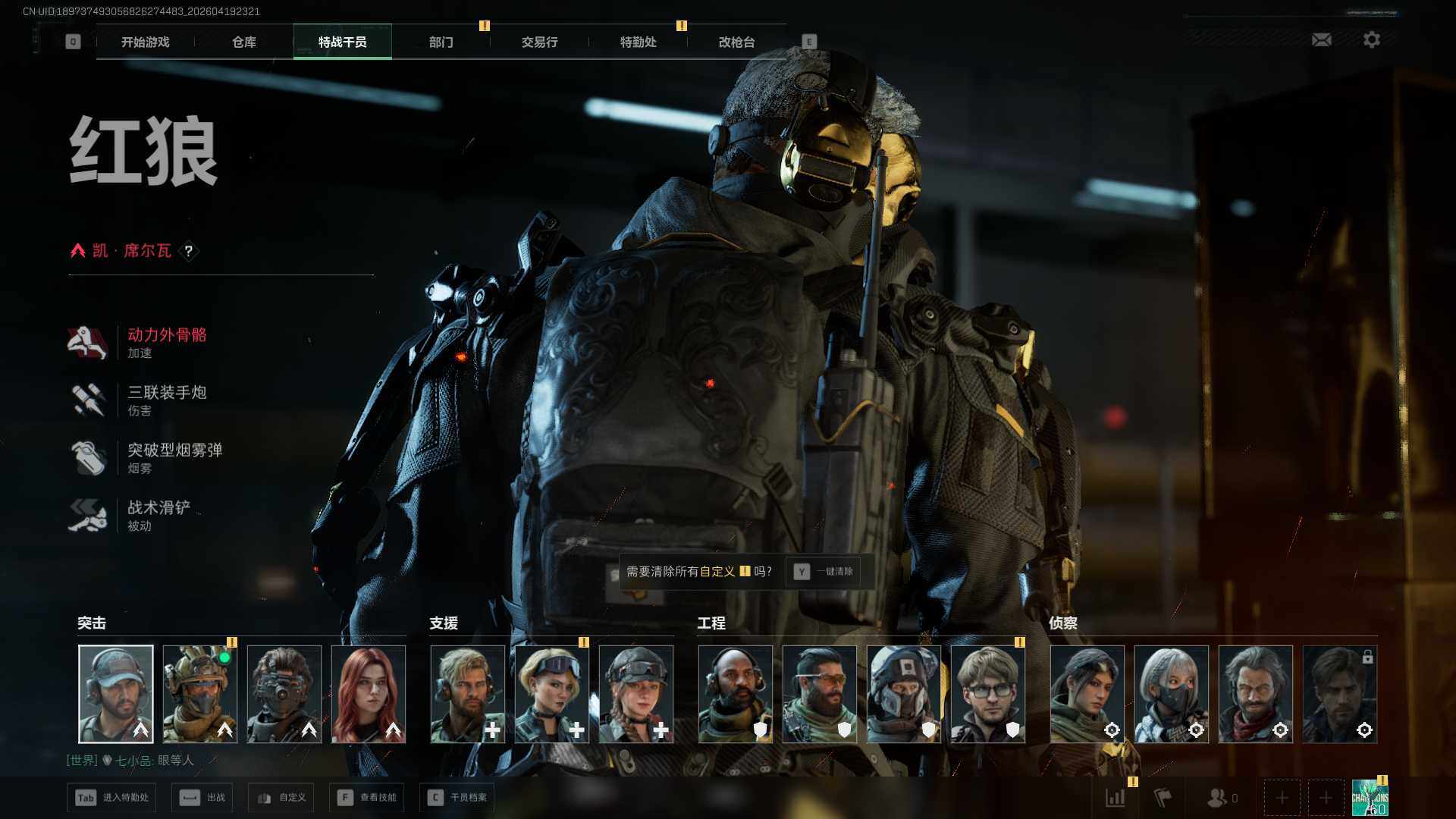Open the 干员档案 operator file

457,798
